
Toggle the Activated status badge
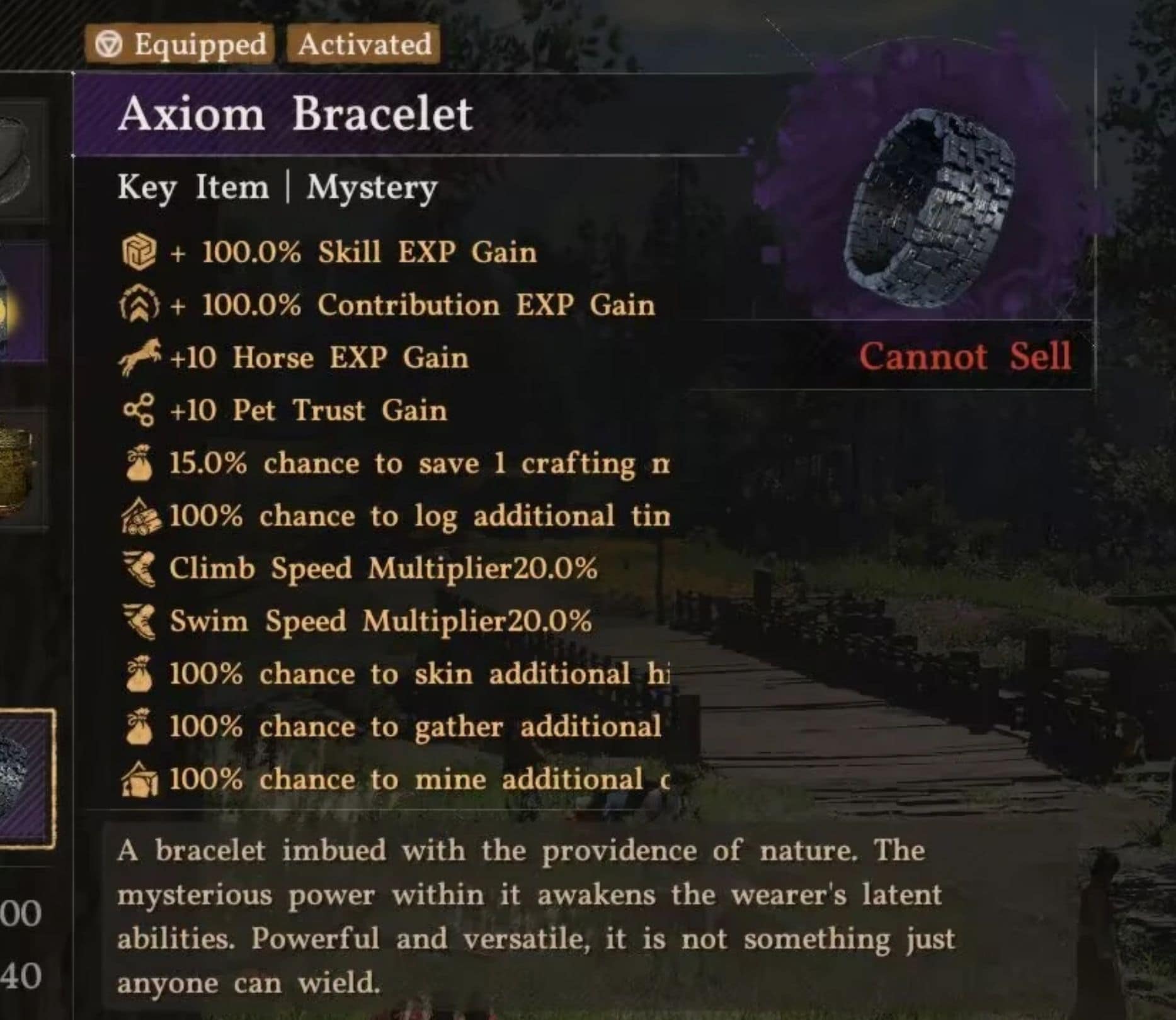[x=364, y=43]
